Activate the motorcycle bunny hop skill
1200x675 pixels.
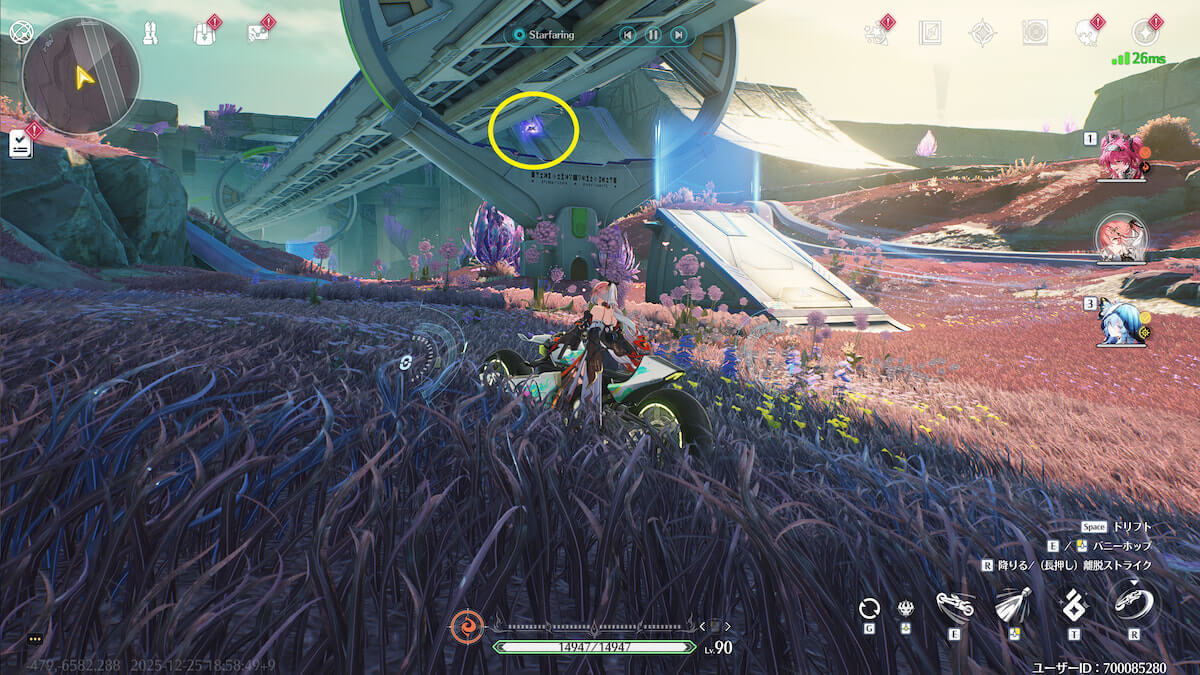(955, 606)
